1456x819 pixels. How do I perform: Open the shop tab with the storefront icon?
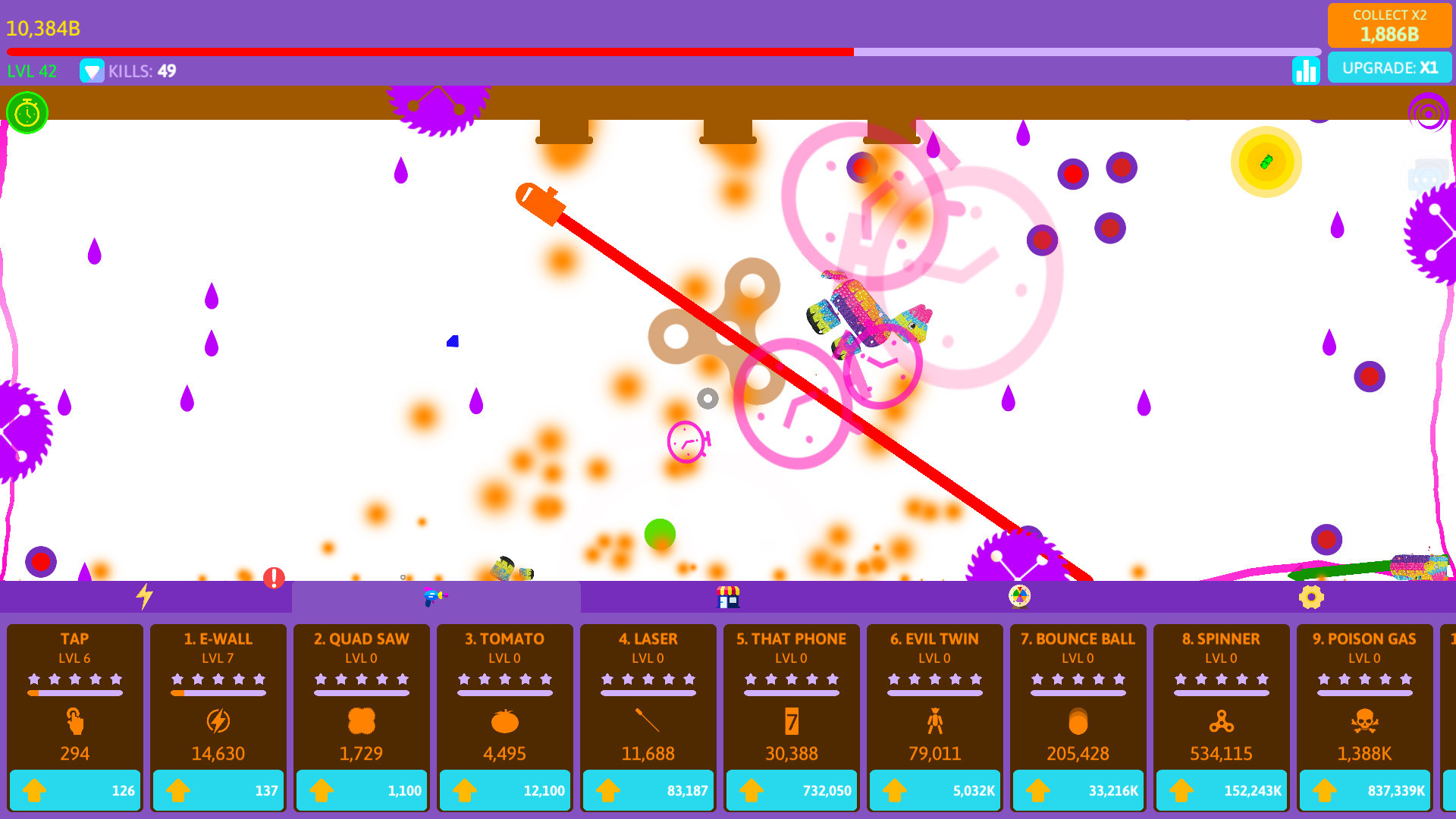click(729, 597)
